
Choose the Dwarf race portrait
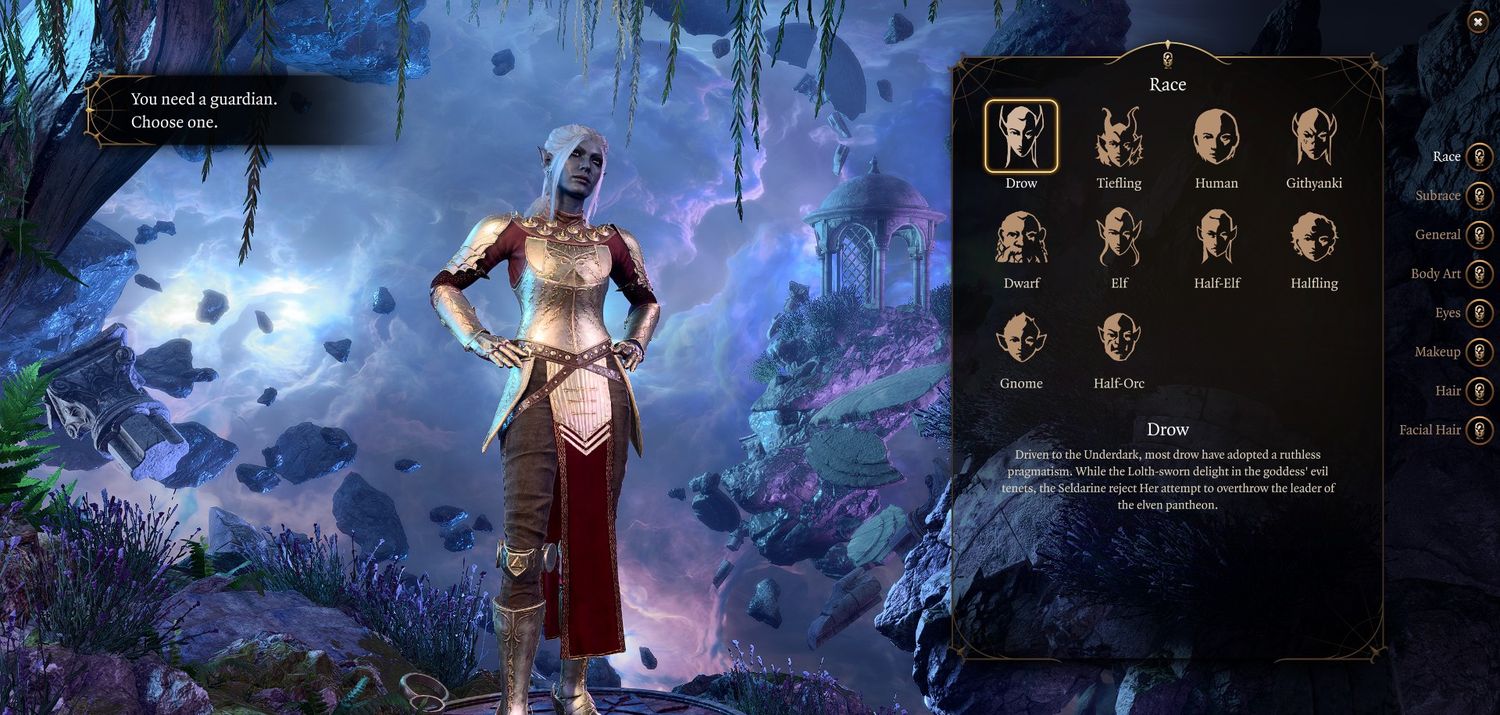[1020, 237]
